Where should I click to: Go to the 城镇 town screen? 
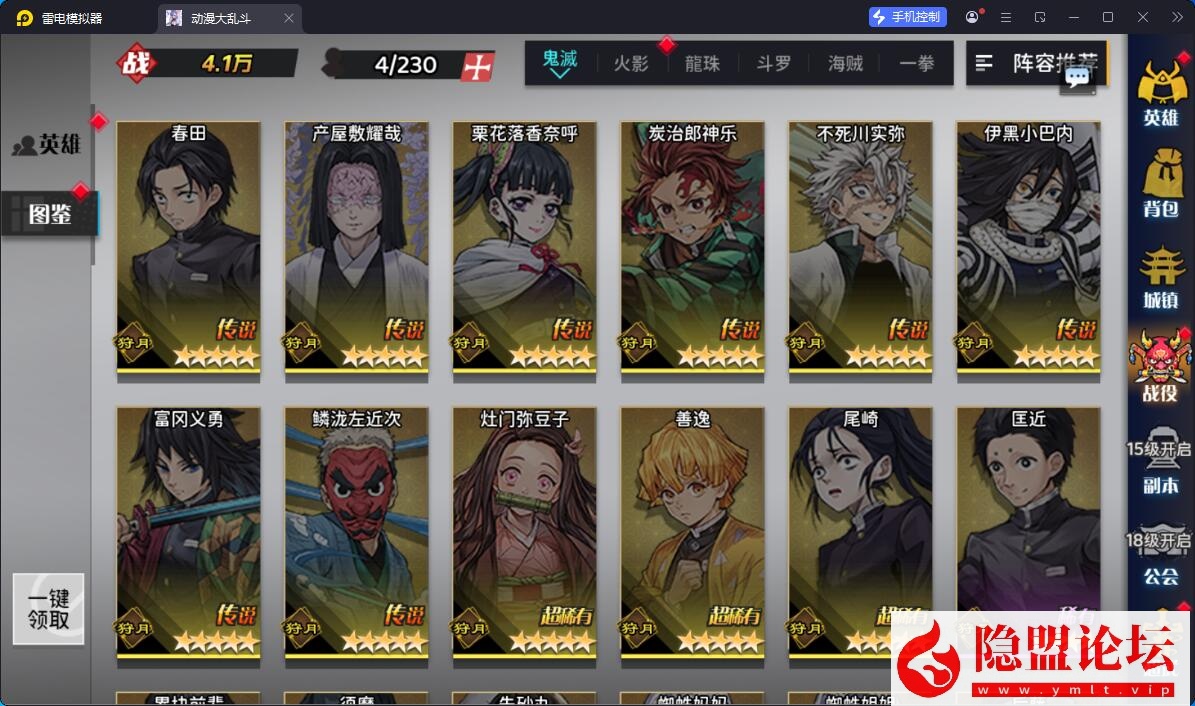coord(1160,275)
